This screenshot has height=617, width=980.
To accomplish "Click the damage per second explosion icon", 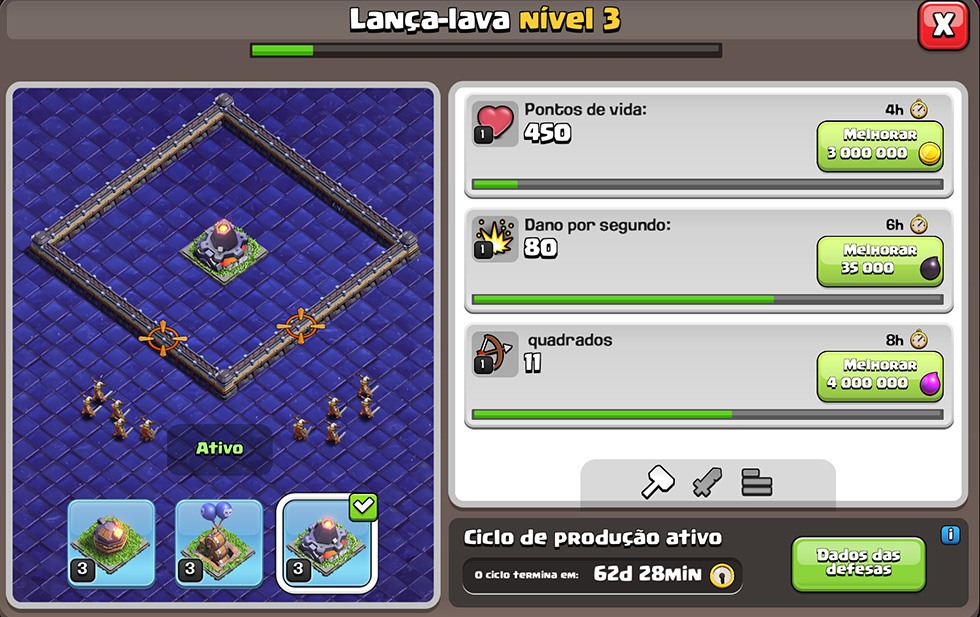I will [494, 238].
